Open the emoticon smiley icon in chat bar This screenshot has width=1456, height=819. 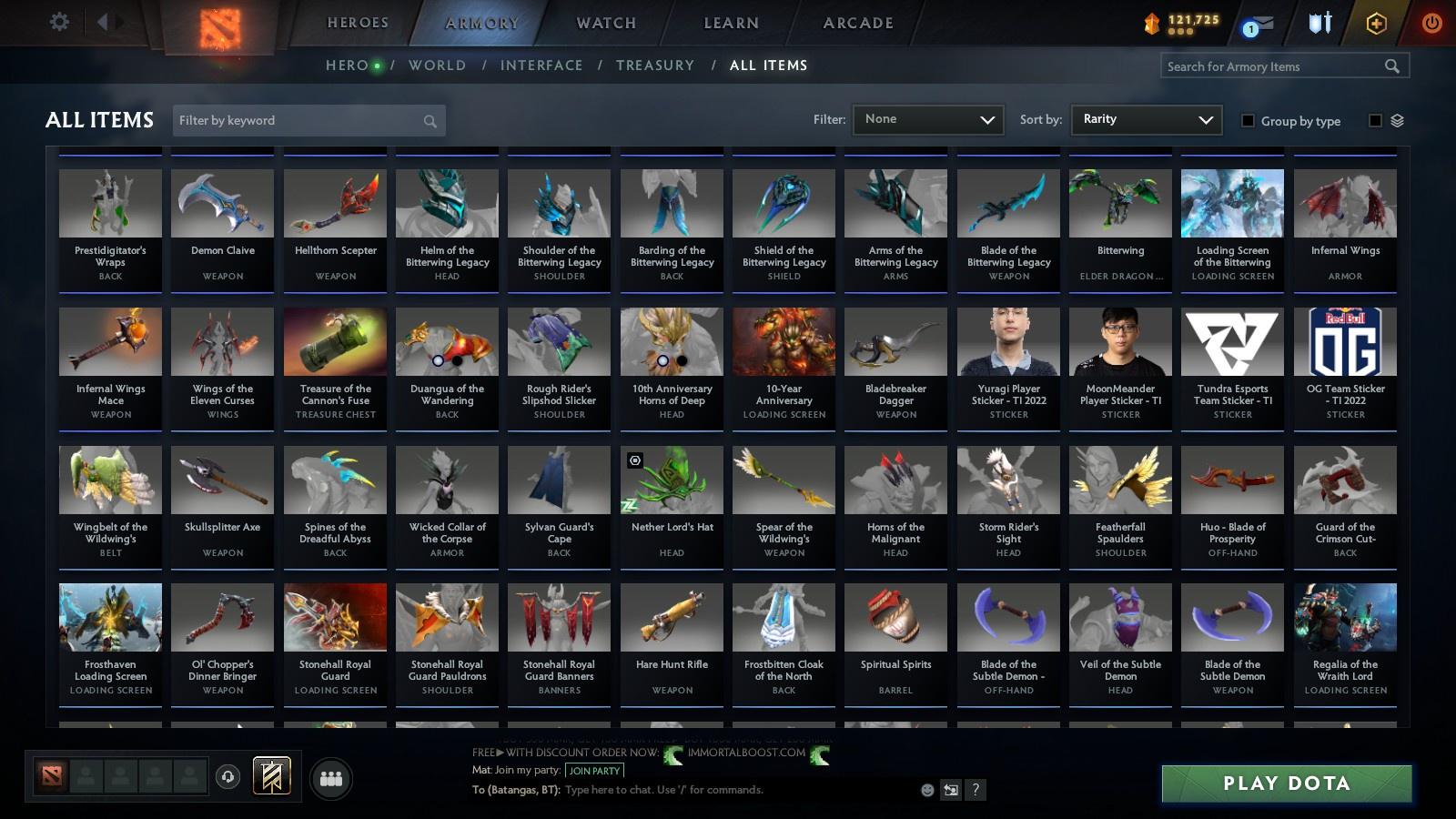(927, 790)
